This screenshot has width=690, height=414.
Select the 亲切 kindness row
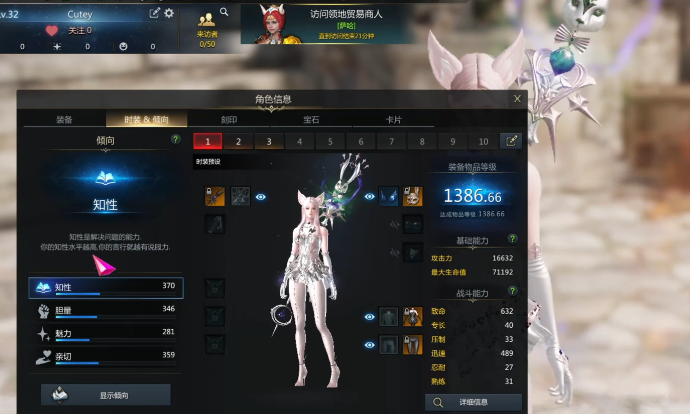click(106, 354)
